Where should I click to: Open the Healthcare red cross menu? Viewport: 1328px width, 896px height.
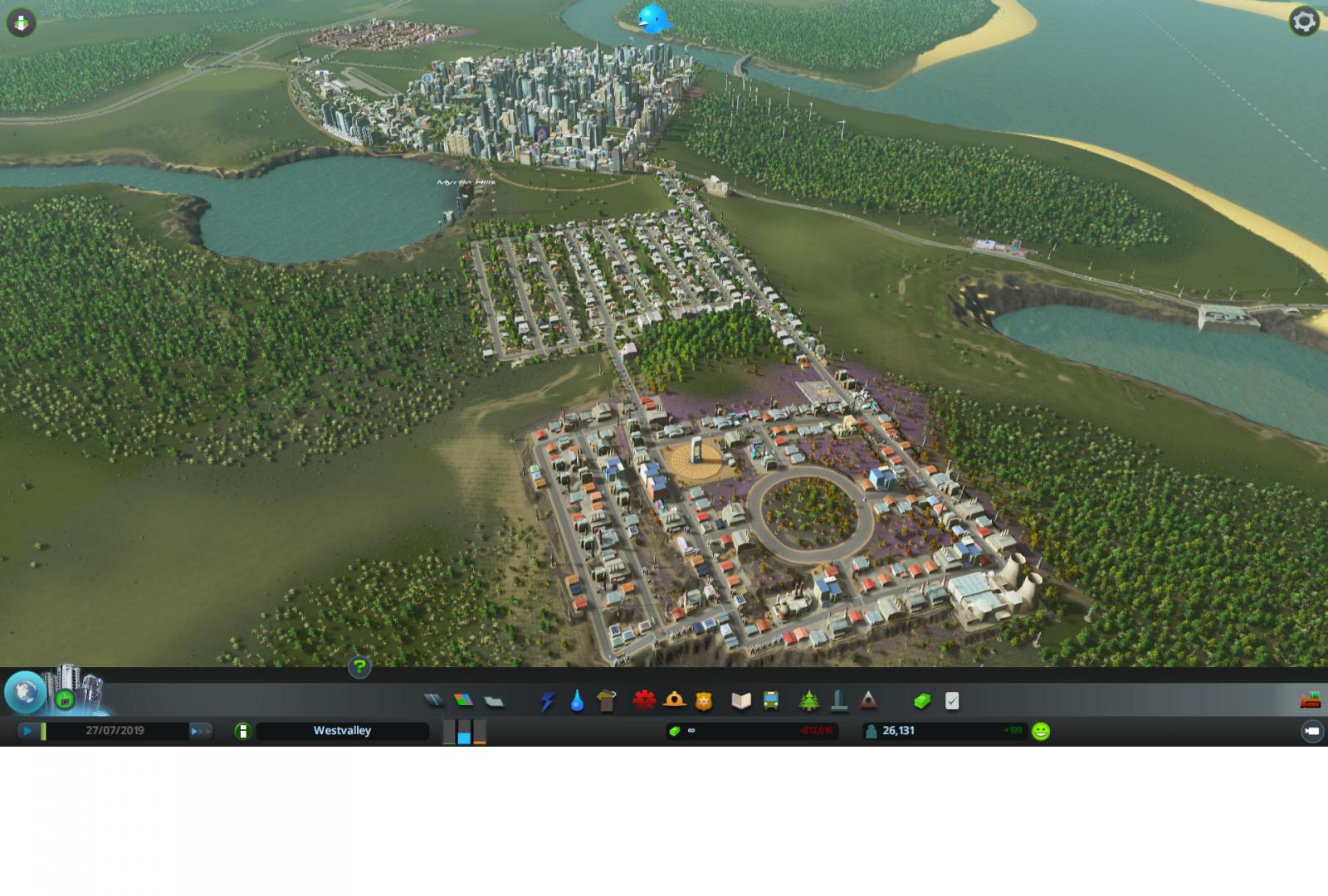[643, 701]
